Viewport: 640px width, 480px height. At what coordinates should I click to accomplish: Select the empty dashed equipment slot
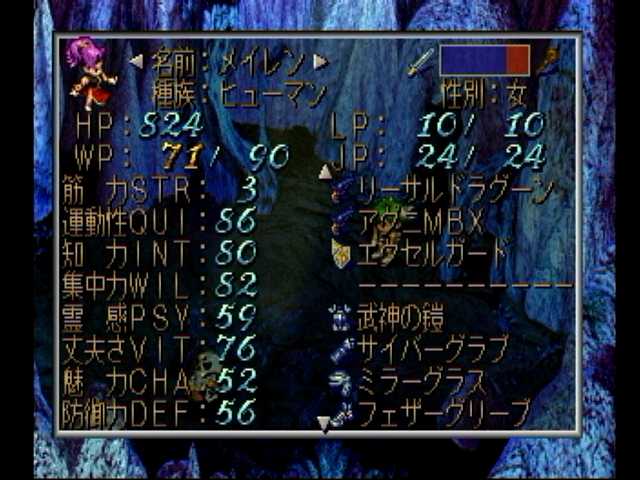[x=462, y=285]
